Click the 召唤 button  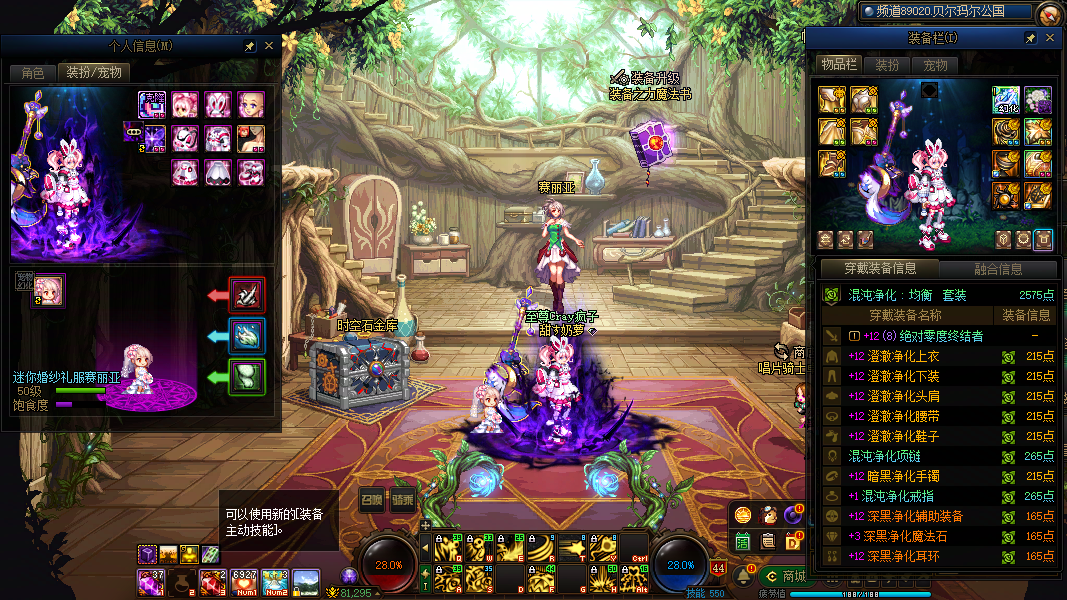coord(372,500)
